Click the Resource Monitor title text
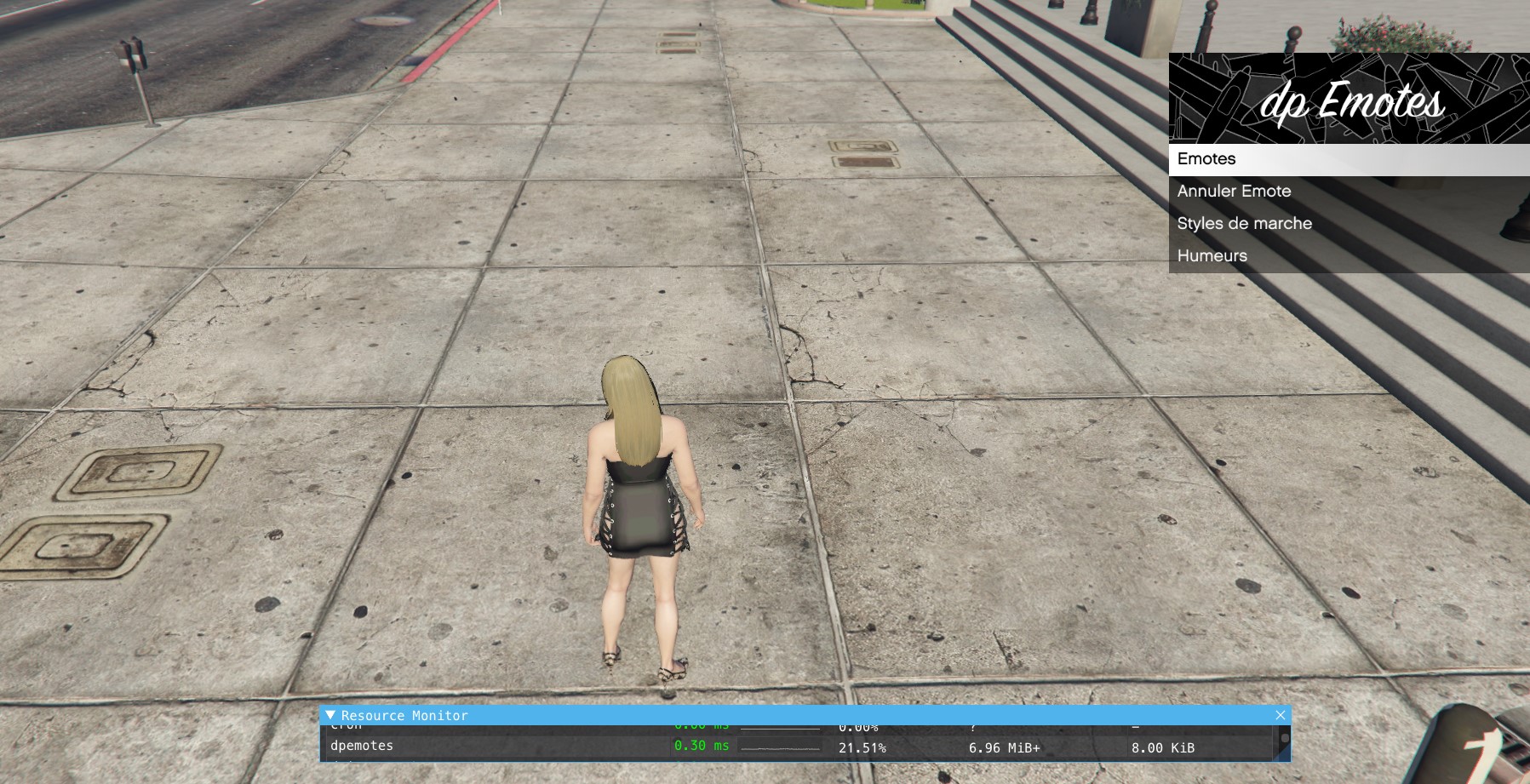 coord(402,715)
